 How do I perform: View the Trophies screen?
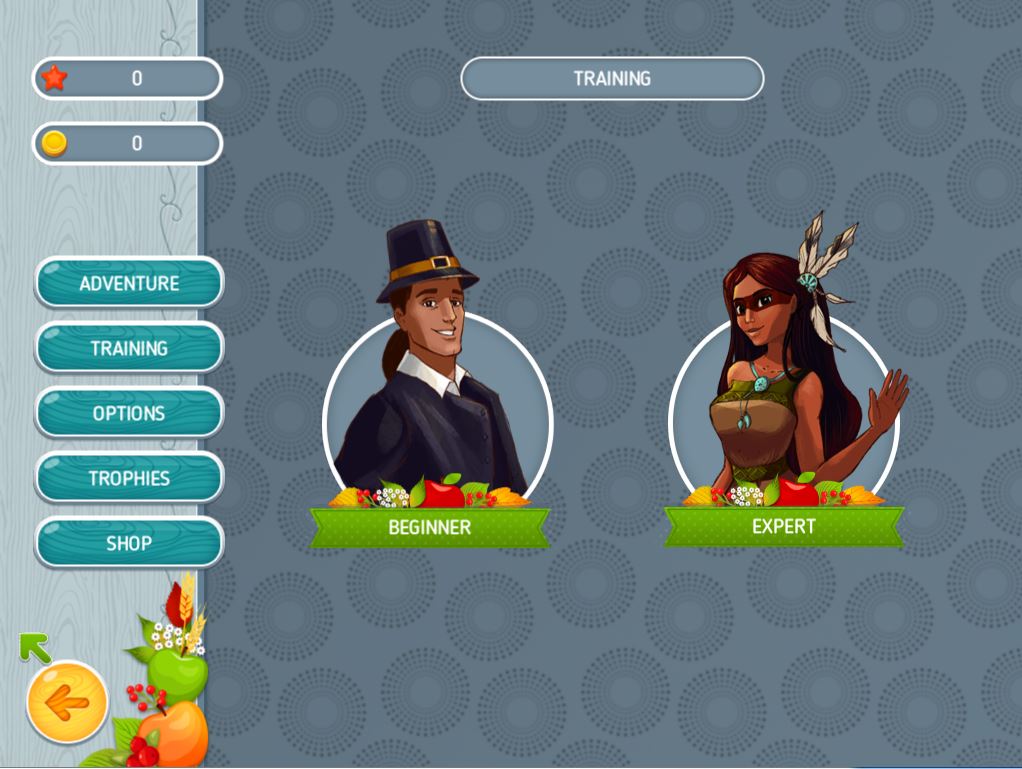tap(129, 478)
